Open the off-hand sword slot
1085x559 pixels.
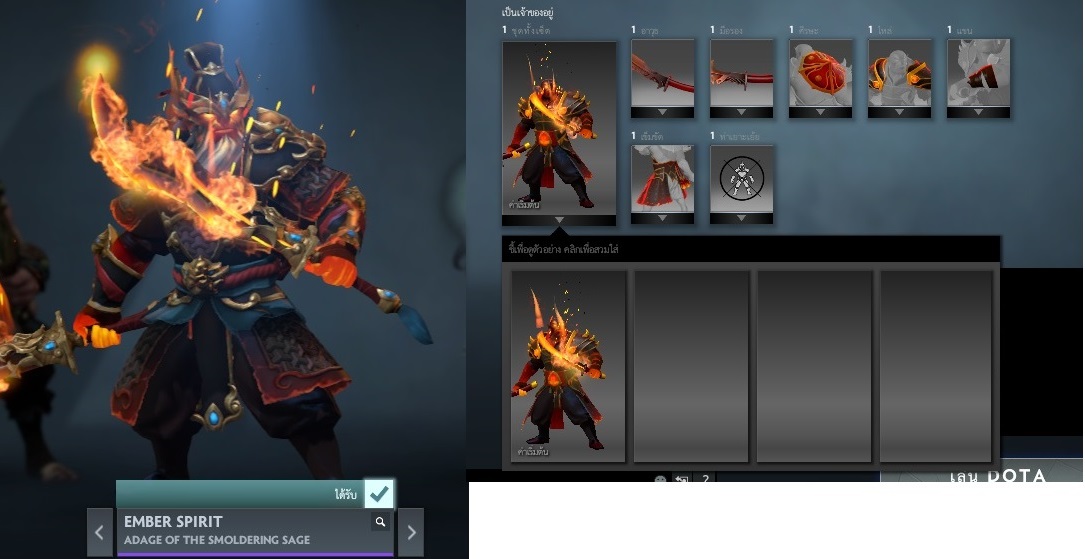(742, 72)
